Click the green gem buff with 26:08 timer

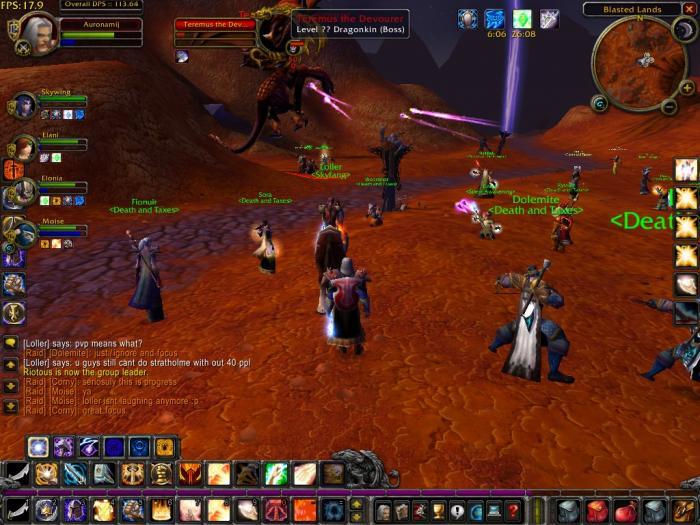(x=522, y=19)
